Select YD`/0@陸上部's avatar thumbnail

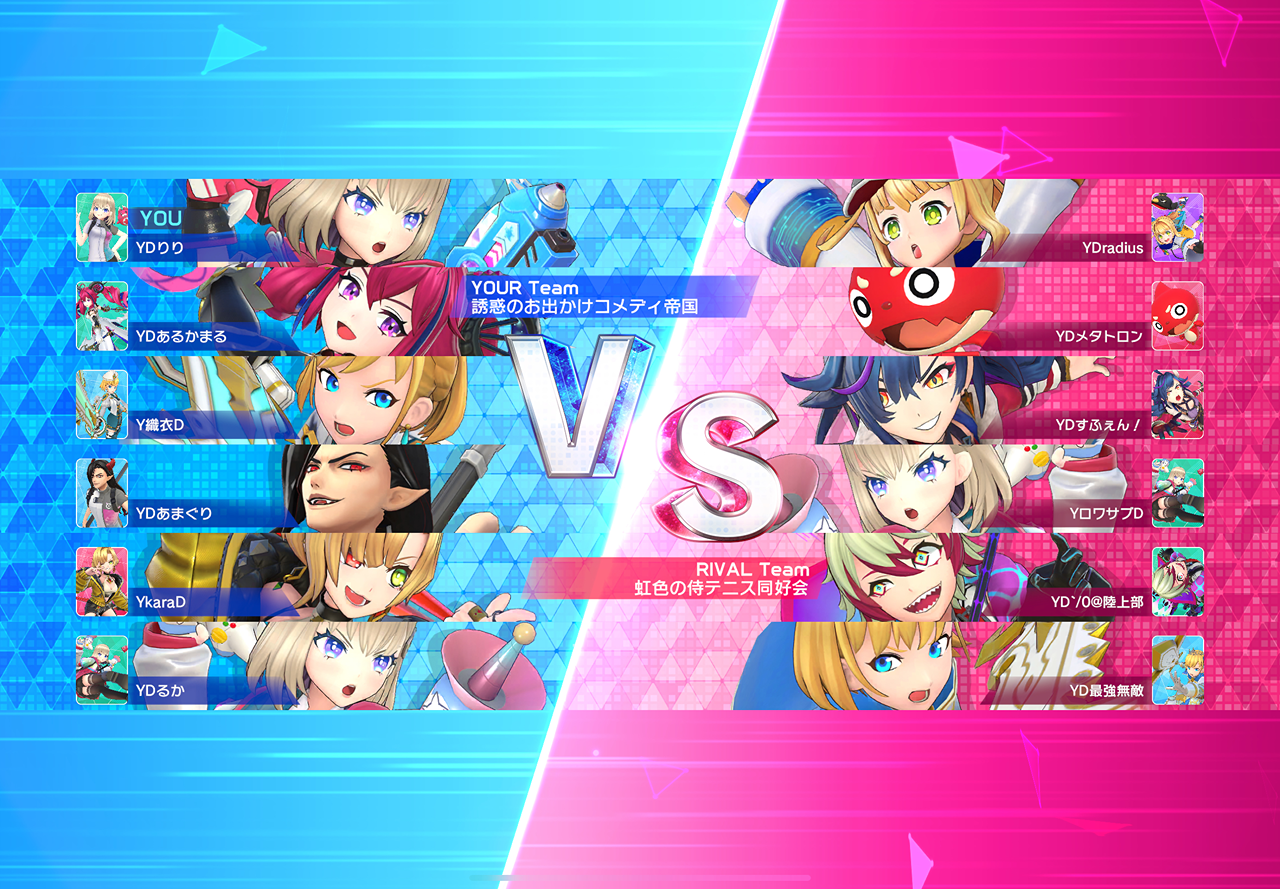(1177, 581)
